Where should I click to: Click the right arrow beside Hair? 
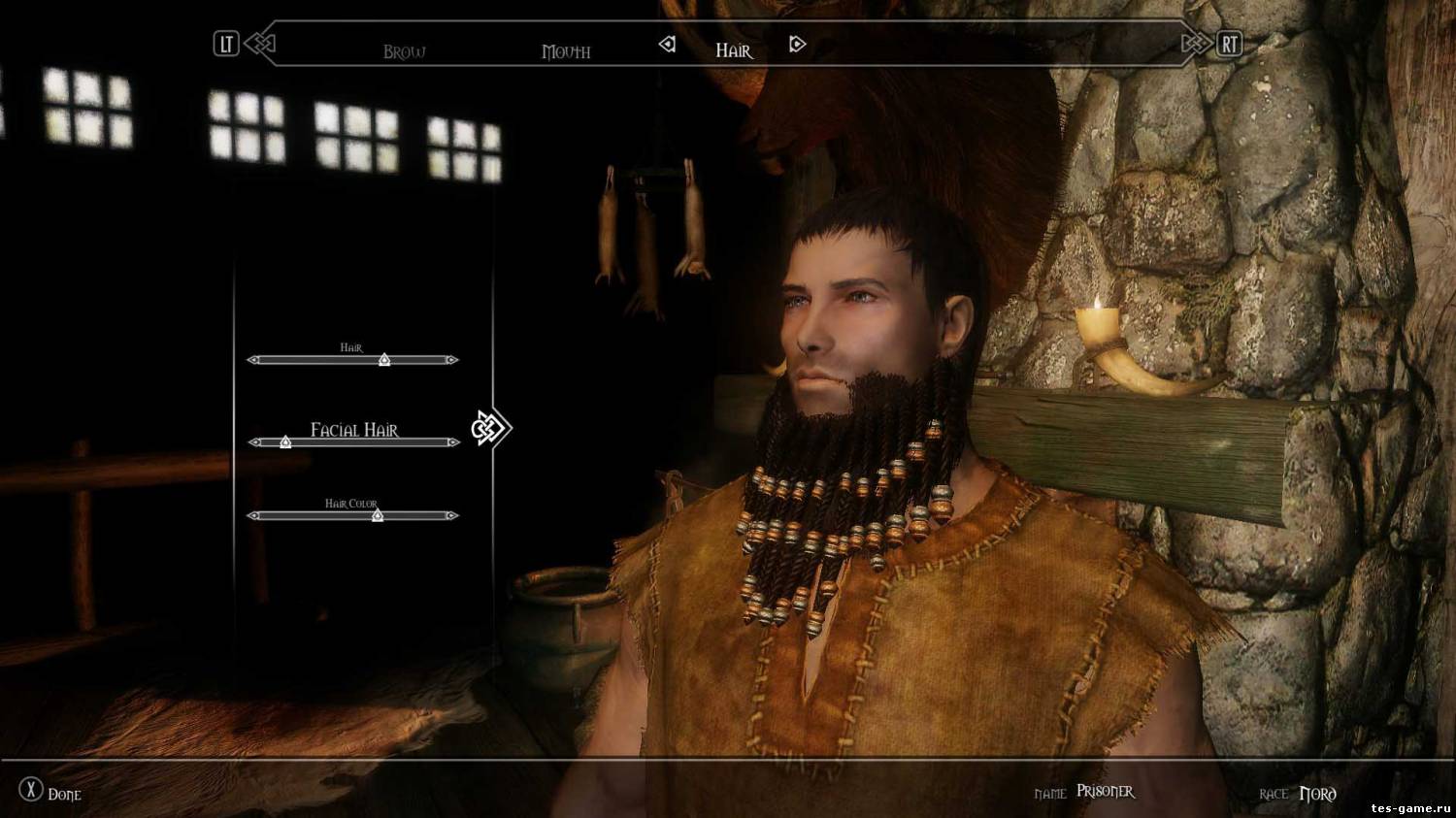tap(797, 45)
